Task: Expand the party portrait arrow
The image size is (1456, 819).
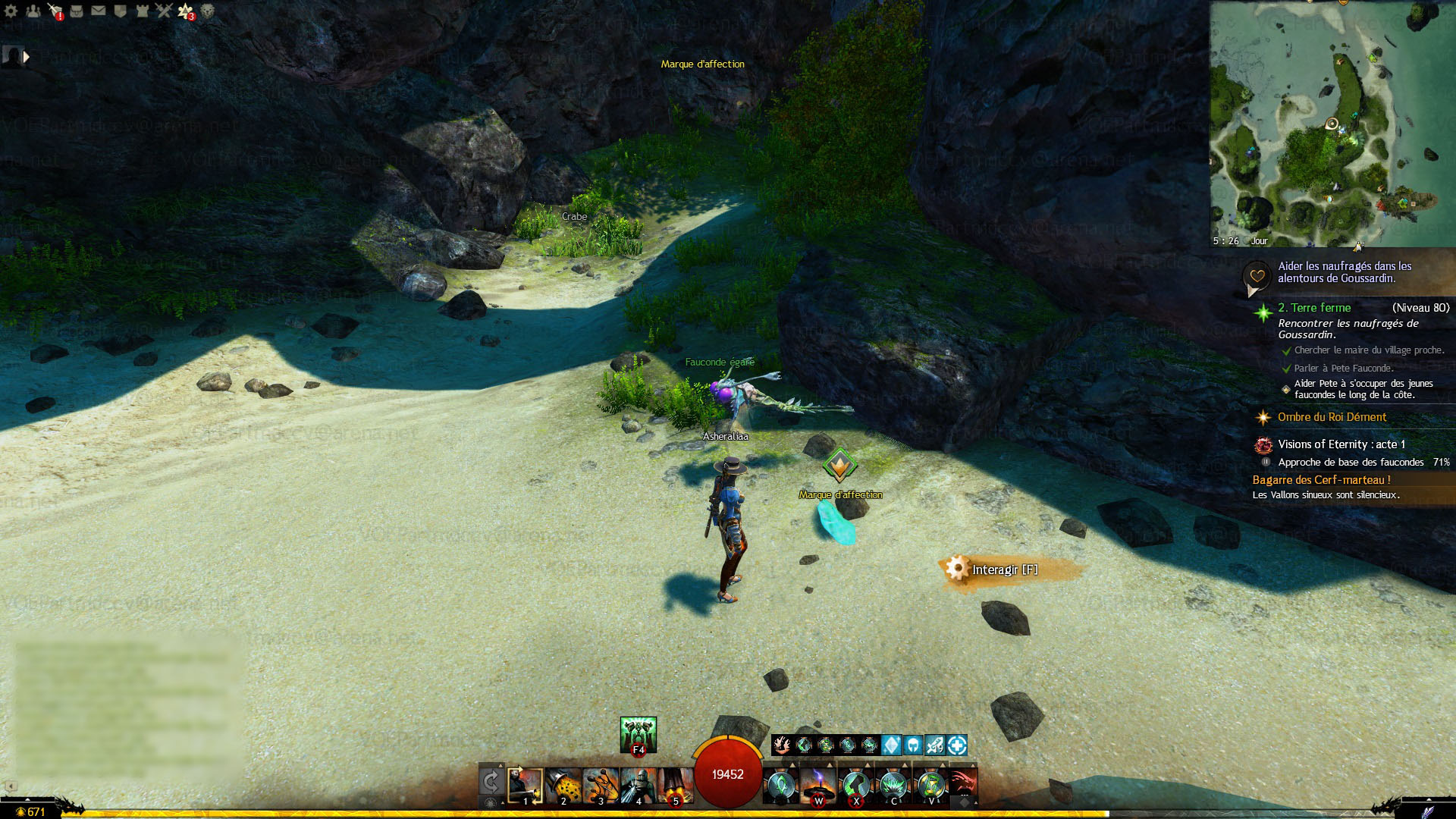Action: [x=27, y=57]
